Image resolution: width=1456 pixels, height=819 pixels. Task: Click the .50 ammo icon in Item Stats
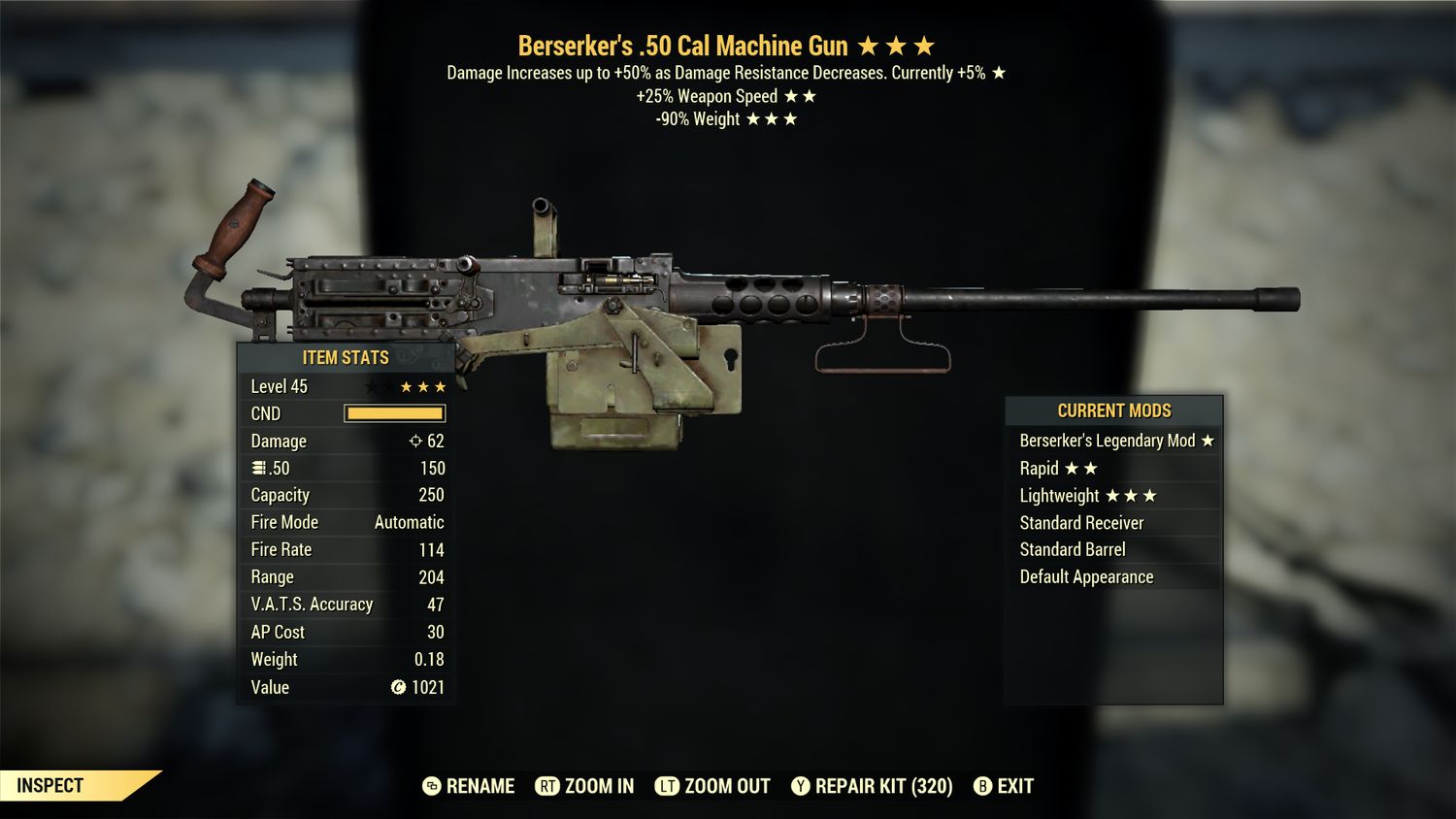[256, 468]
